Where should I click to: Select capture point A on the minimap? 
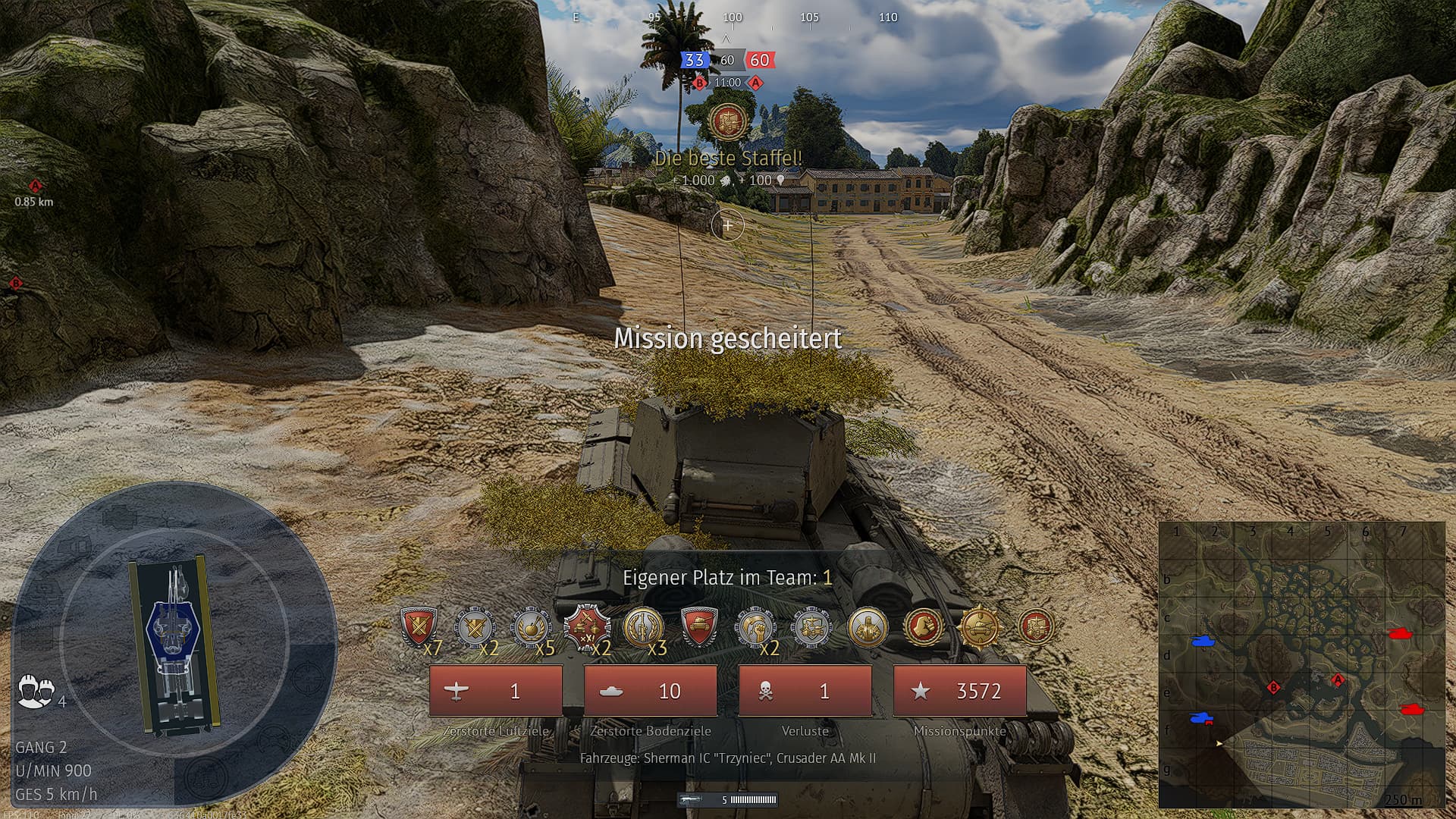coord(1338,679)
